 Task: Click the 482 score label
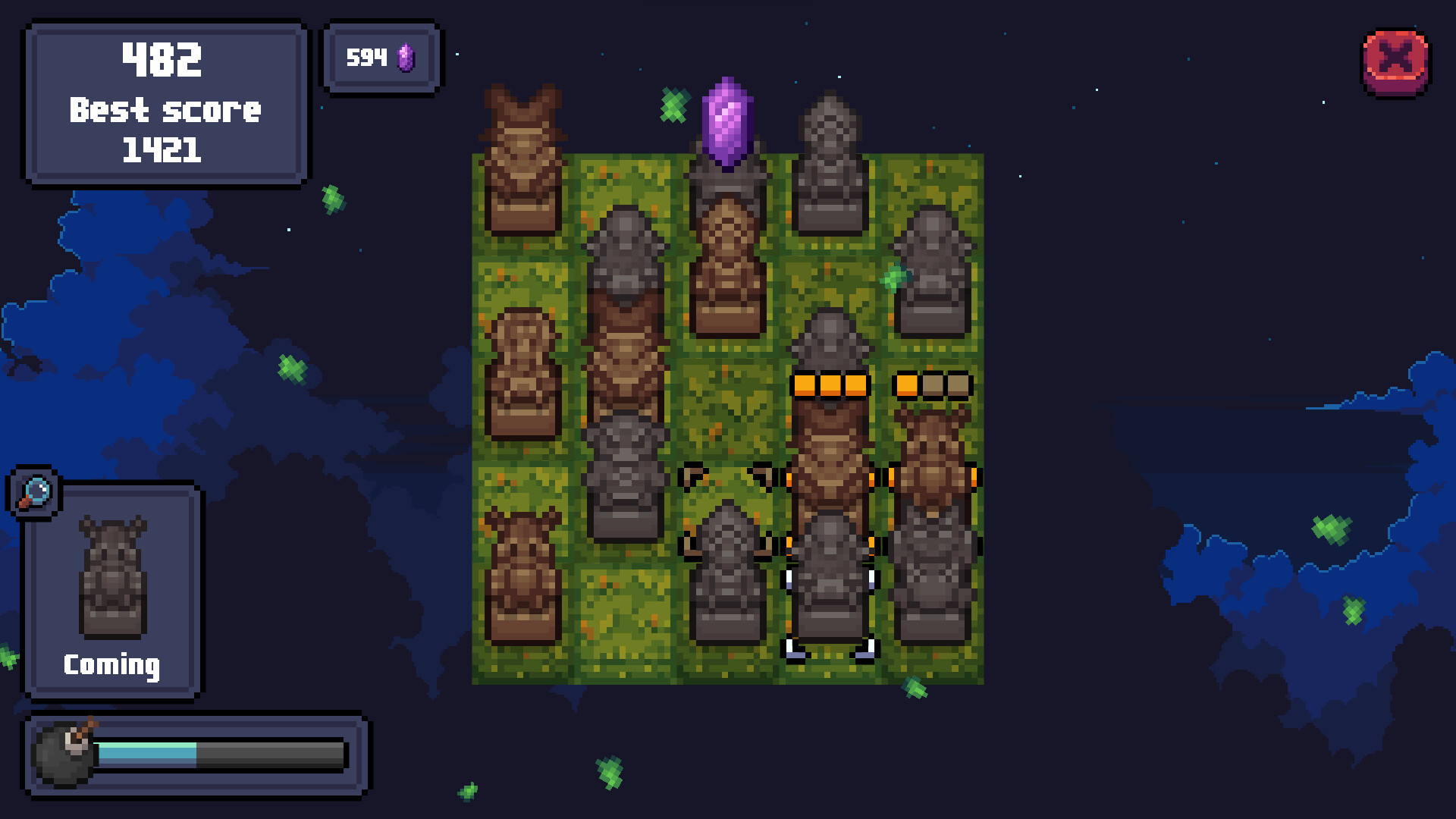(164, 61)
